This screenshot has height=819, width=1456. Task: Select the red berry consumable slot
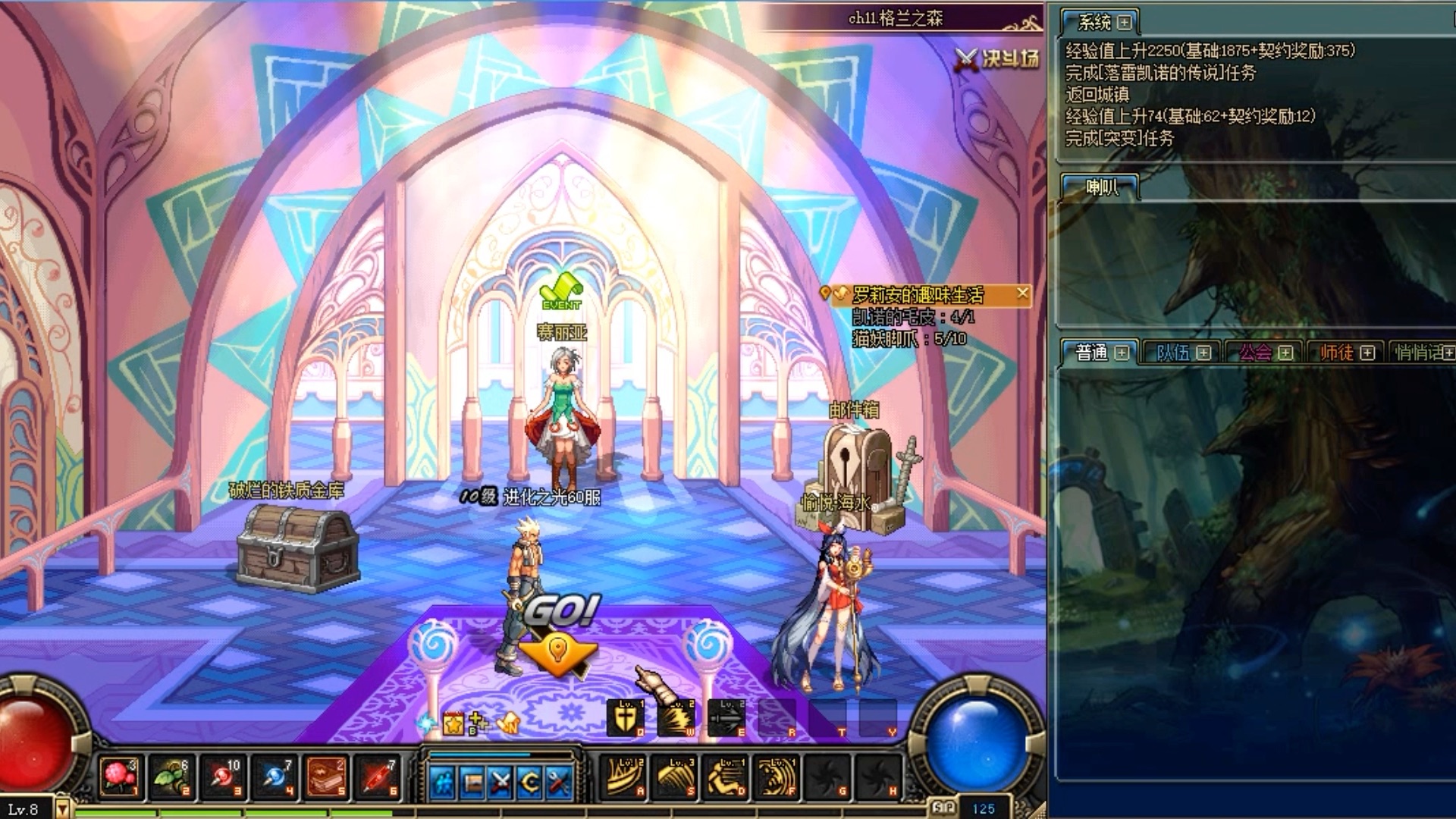pos(120,777)
